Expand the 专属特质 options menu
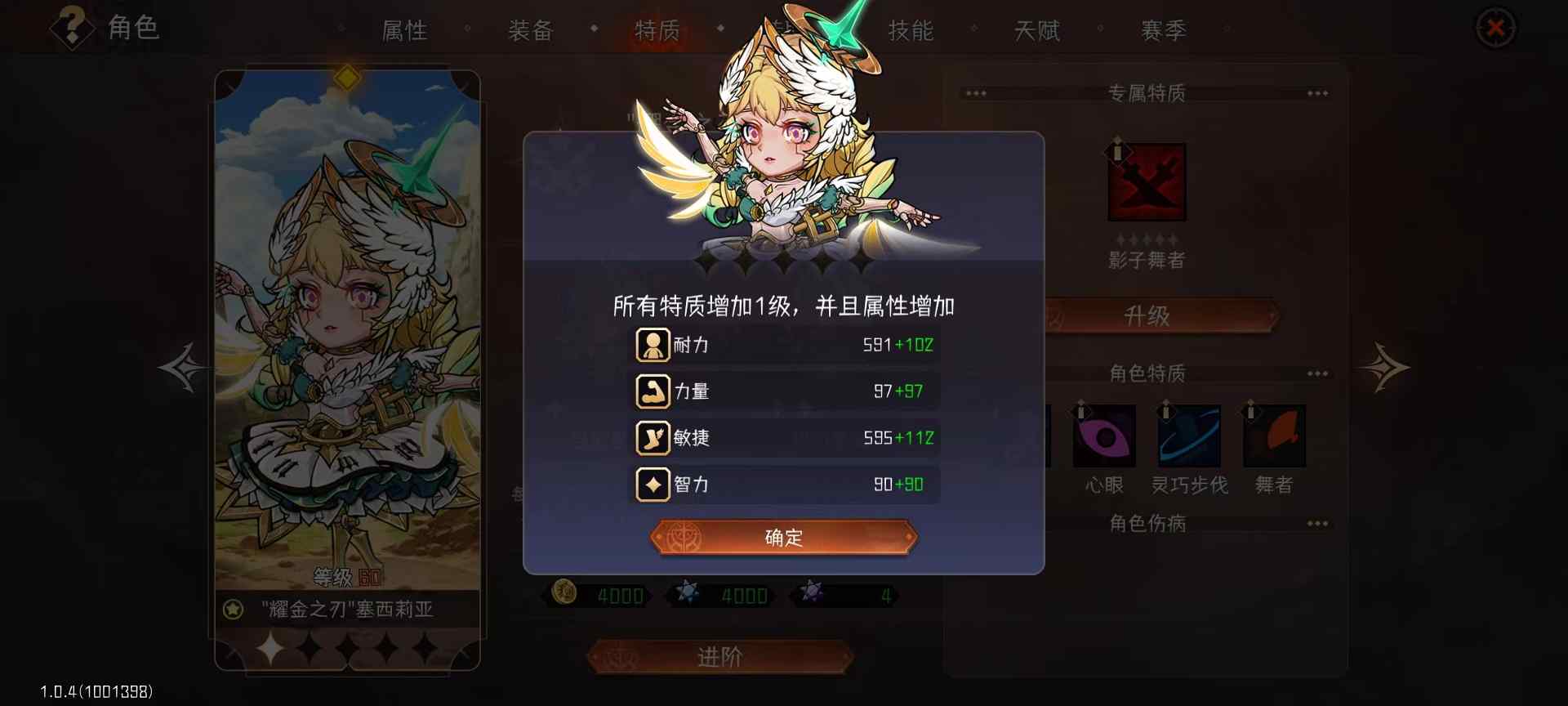This screenshot has height=706, width=1568. (1318, 92)
